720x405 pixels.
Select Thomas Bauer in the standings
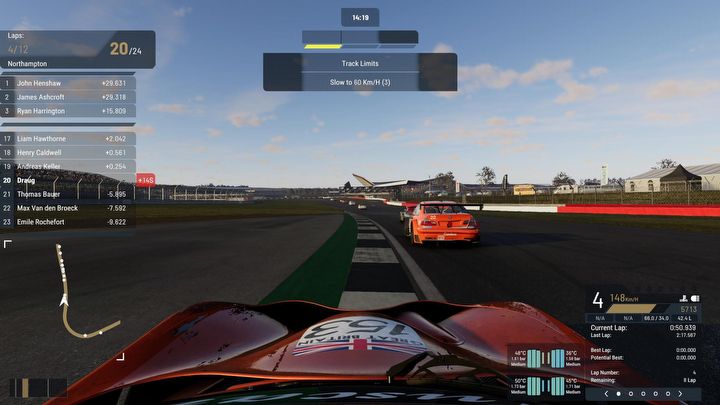click(70, 194)
